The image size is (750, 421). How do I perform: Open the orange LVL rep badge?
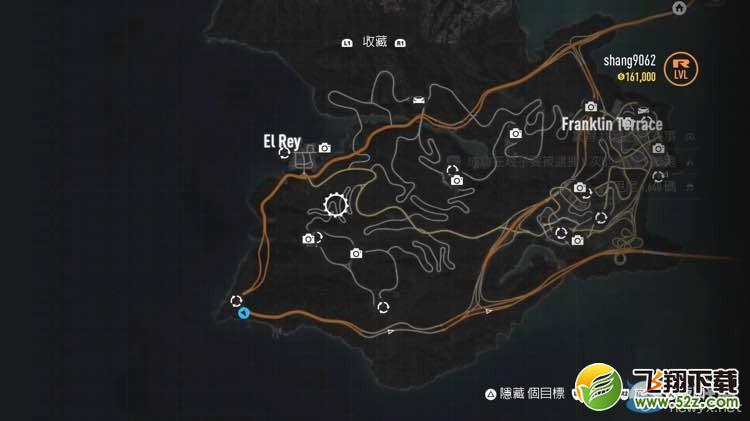tap(683, 66)
